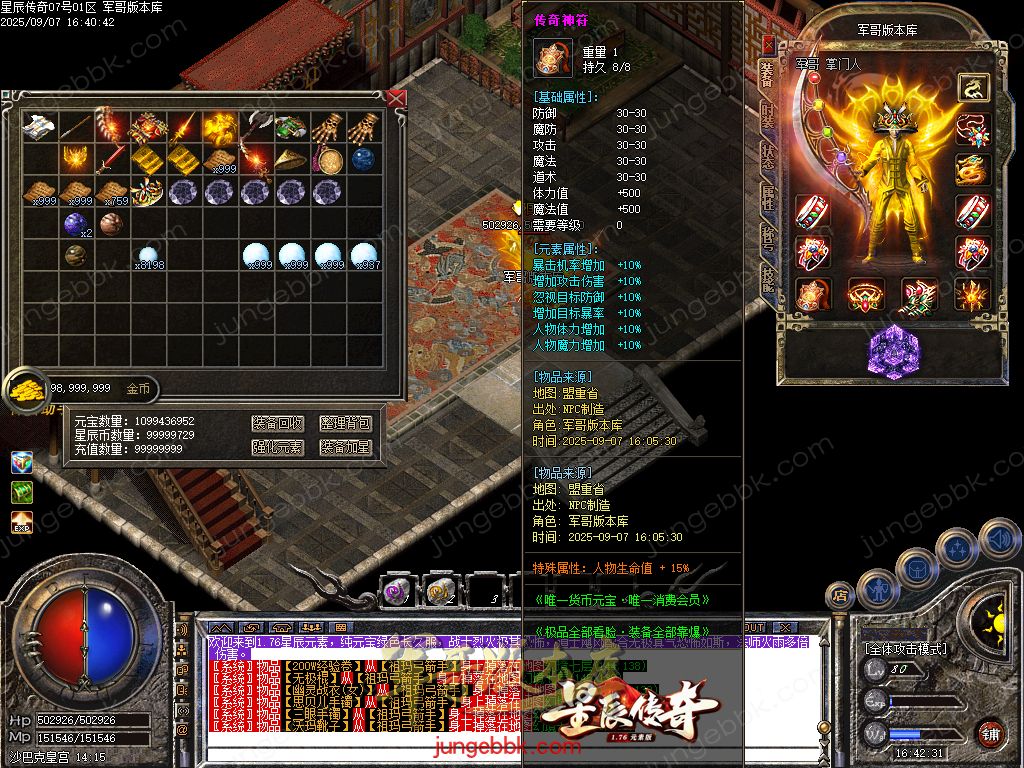Open the 店 shop button
The image size is (1024, 768).
(840, 596)
